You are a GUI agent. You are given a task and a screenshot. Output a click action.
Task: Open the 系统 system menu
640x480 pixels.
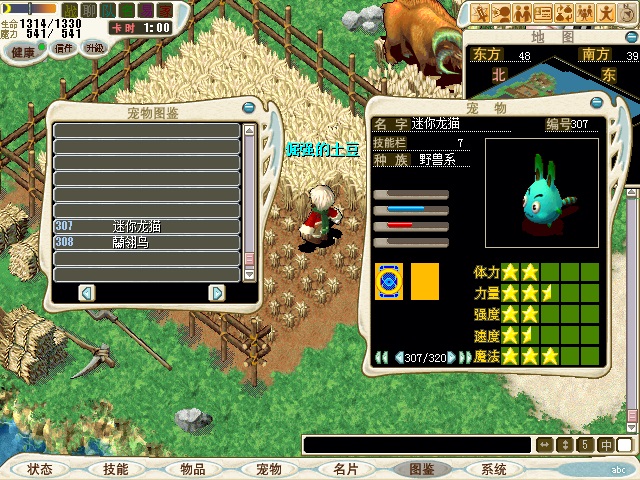pyautogui.click(x=493, y=469)
